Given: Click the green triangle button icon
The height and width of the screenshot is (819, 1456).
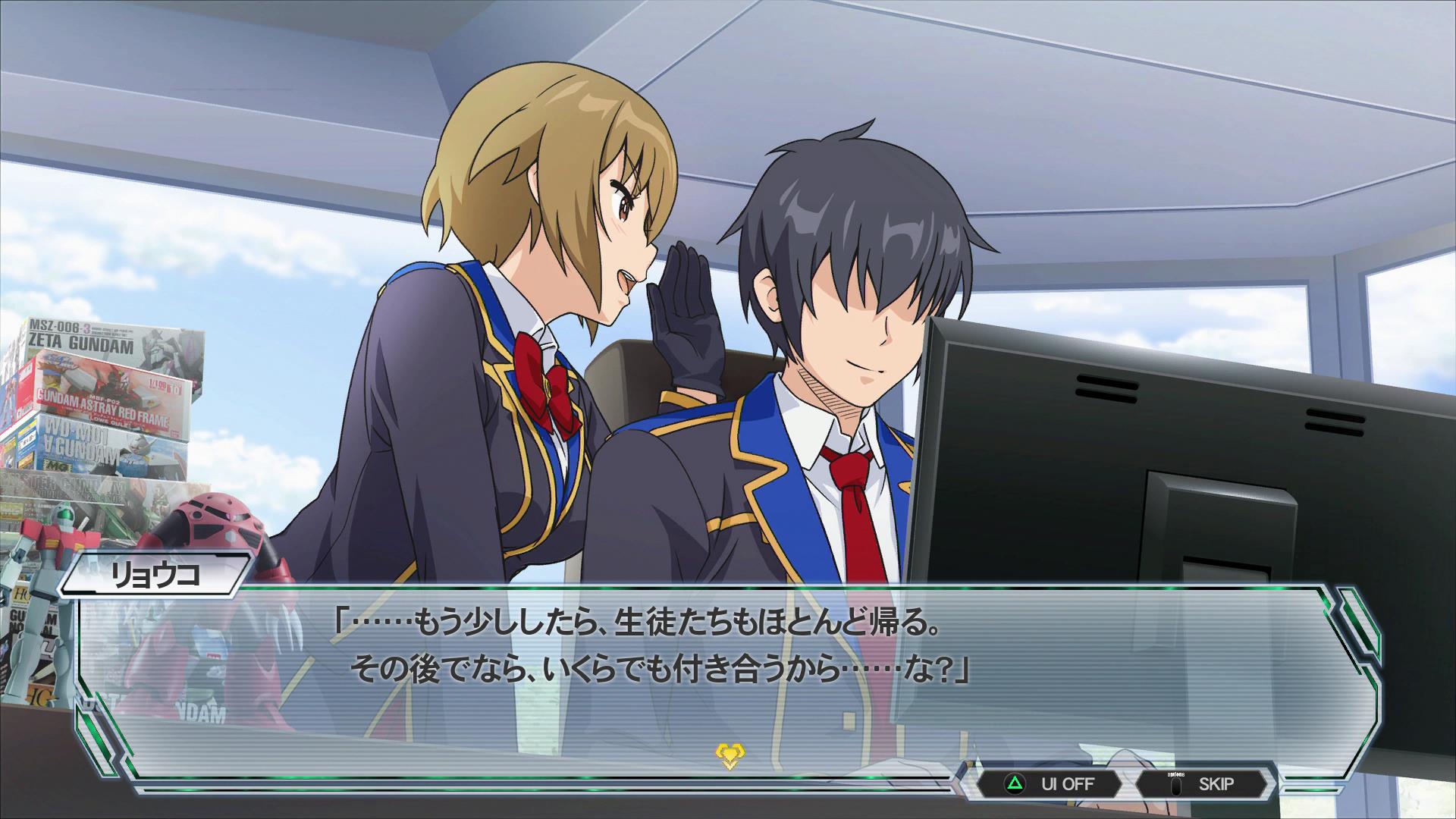Looking at the screenshot, I should [x=1014, y=783].
